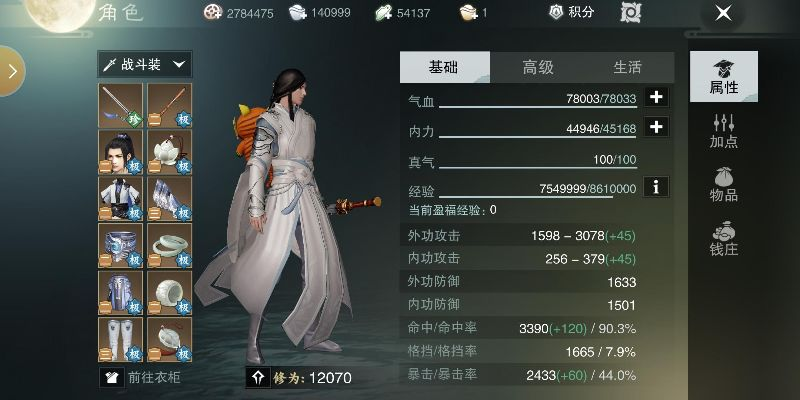Open the 战斗装 outfit dropdown
Viewport: 800px width, 400px height.
click(x=145, y=64)
